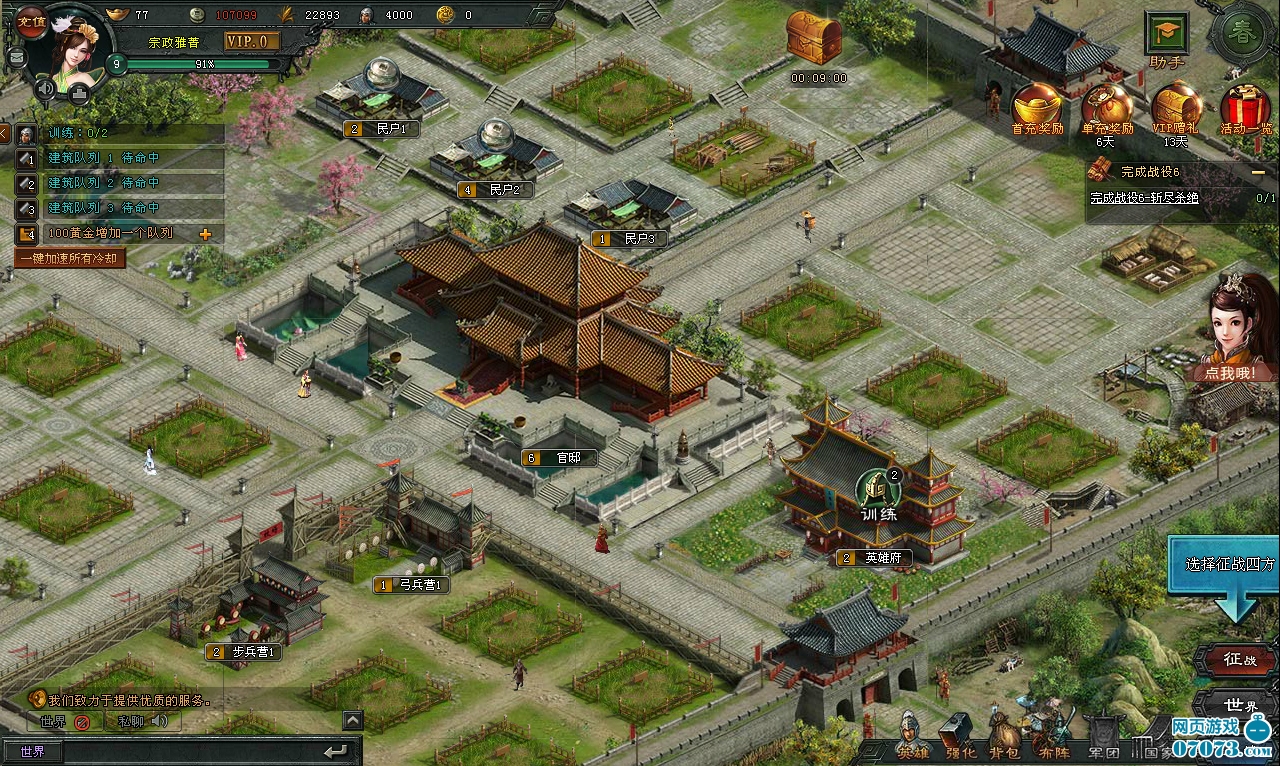Add a queue for 100 gold

206,234
